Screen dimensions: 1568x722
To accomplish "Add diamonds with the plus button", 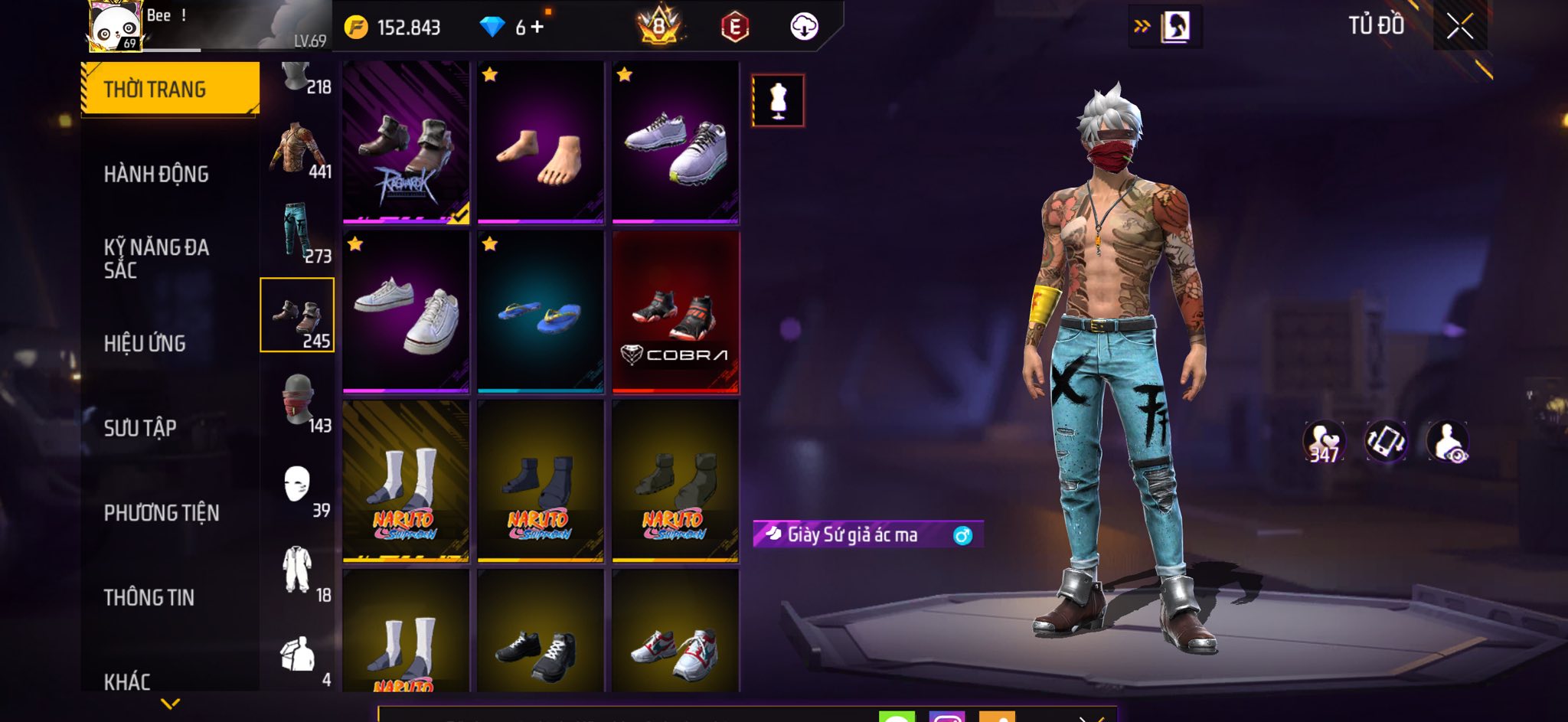I will (x=537, y=28).
